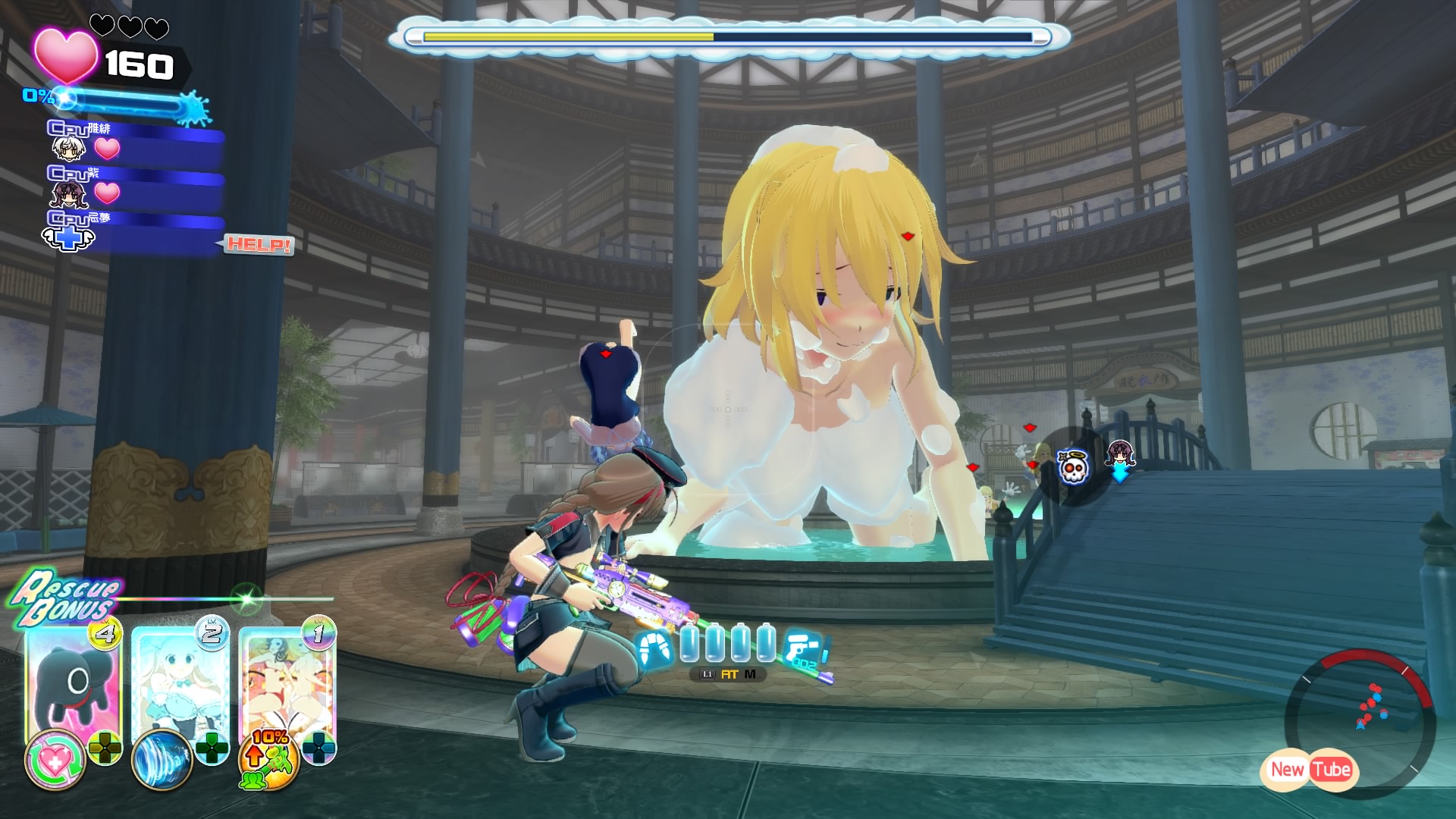Click the HELP! speech bubble
1456x819 pixels.
[258, 245]
